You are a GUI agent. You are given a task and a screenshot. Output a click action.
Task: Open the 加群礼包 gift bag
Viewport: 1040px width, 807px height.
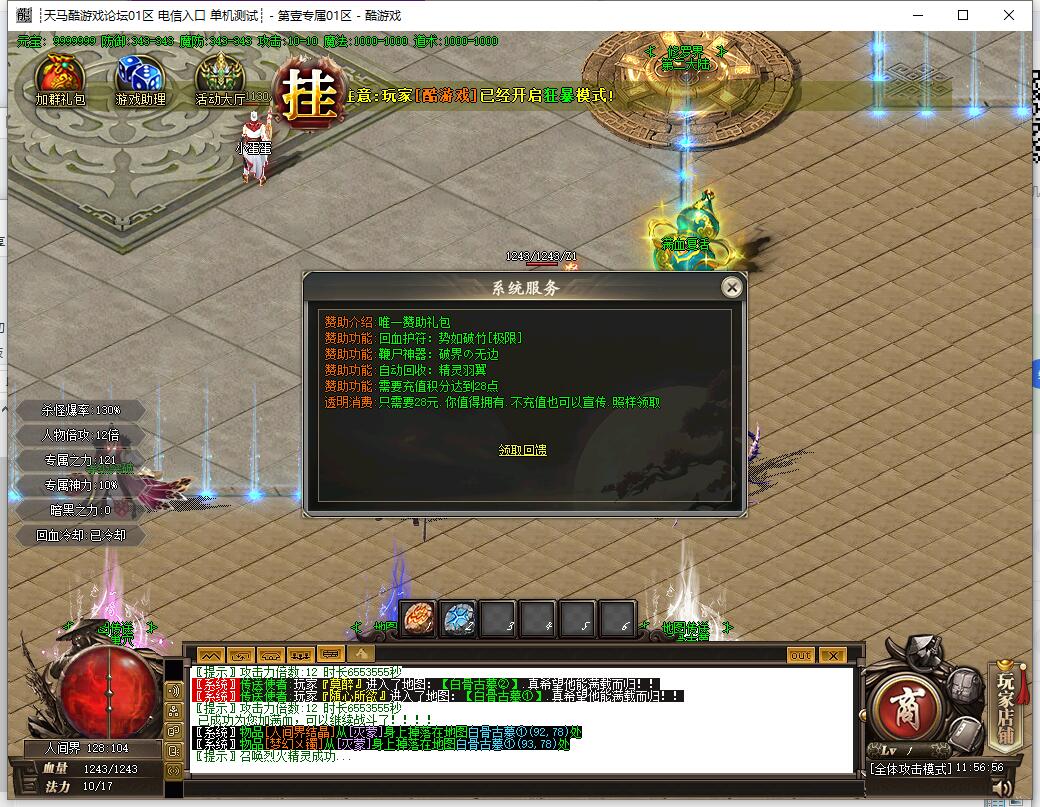click(x=60, y=78)
